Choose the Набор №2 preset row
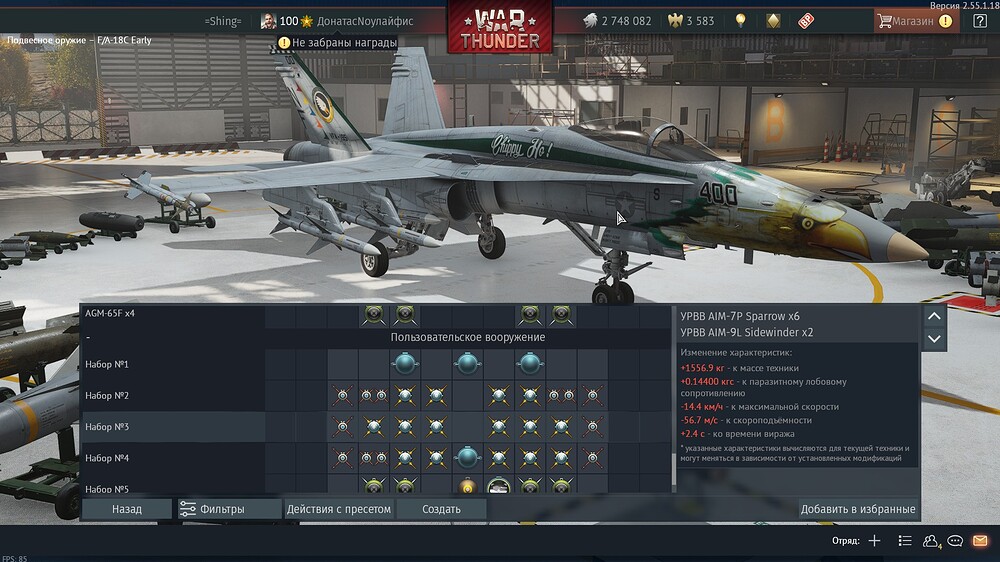The height and width of the screenshot is (562, 1000). [x=107, y=396]
